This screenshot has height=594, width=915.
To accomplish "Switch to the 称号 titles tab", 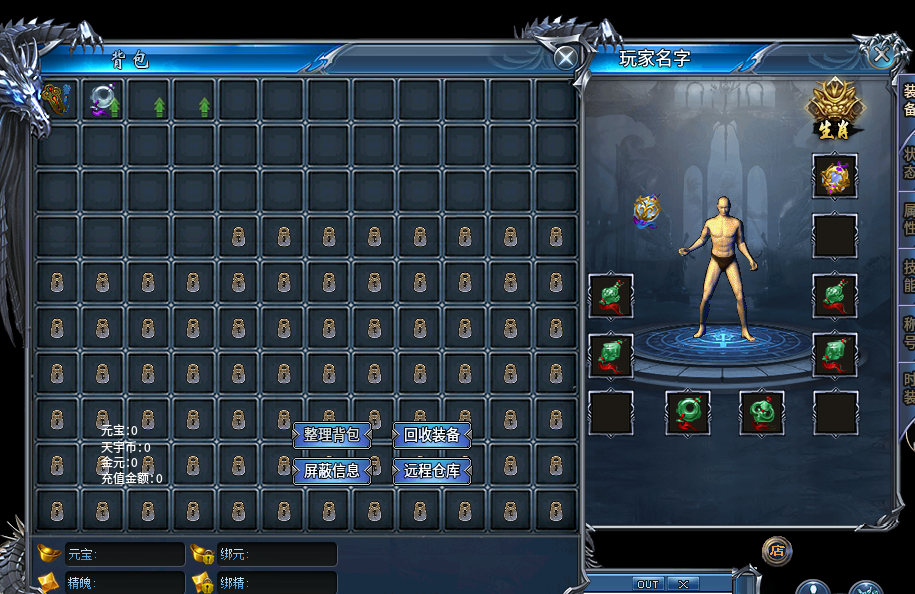I will point(908,332).
